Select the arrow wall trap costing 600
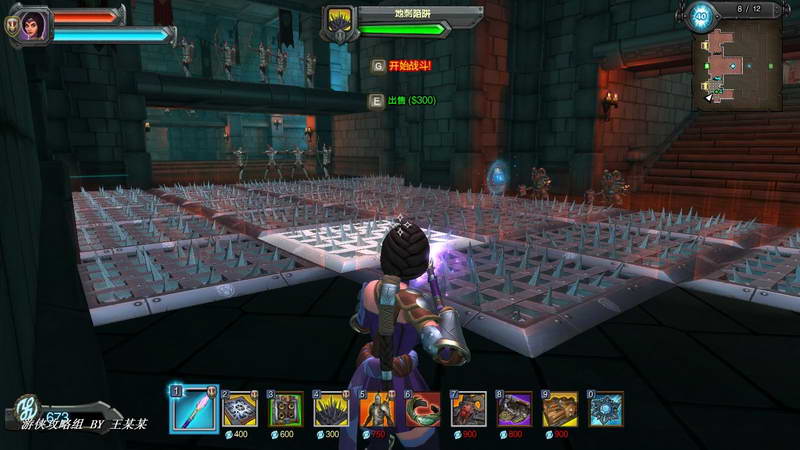800x450 pixels. [286, 408]
